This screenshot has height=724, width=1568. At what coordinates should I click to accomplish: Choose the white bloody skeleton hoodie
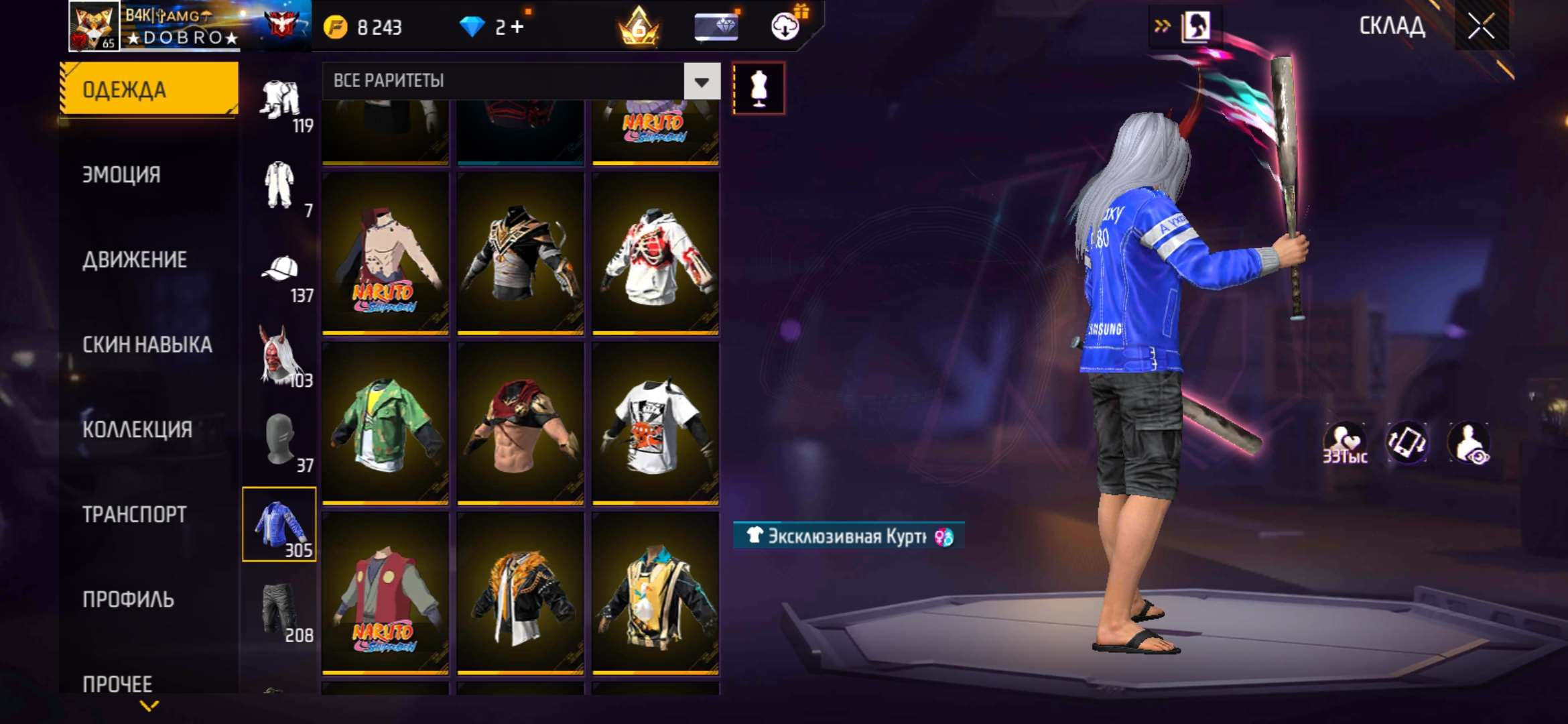[x=655, y=253]
